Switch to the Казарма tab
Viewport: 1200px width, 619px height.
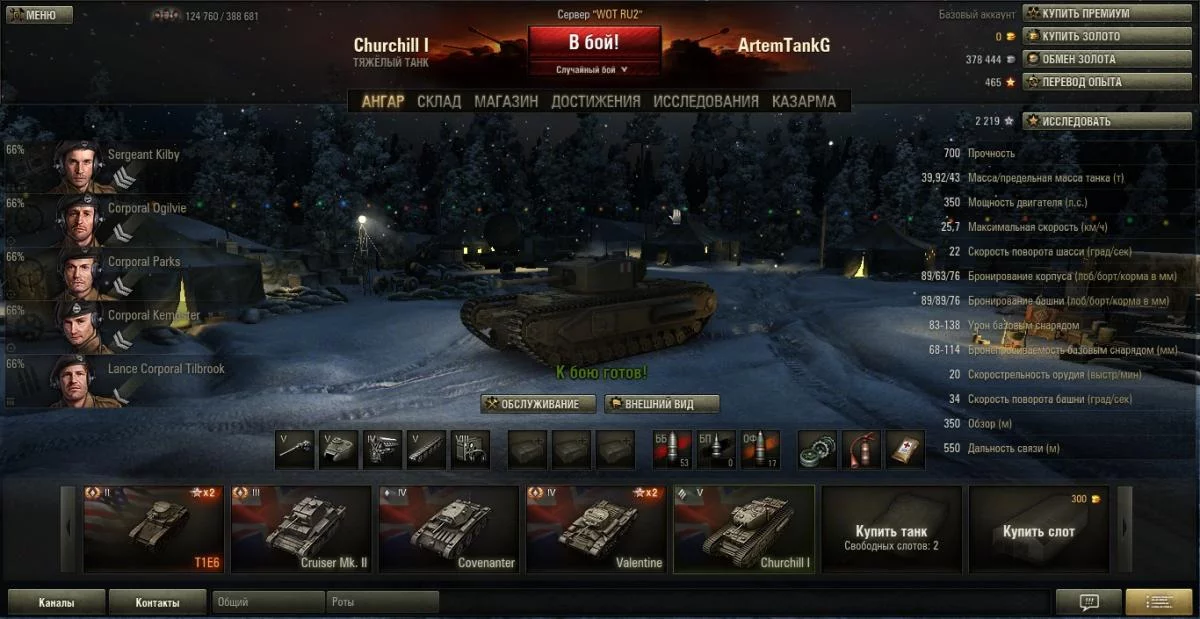[x=803, y=101]
